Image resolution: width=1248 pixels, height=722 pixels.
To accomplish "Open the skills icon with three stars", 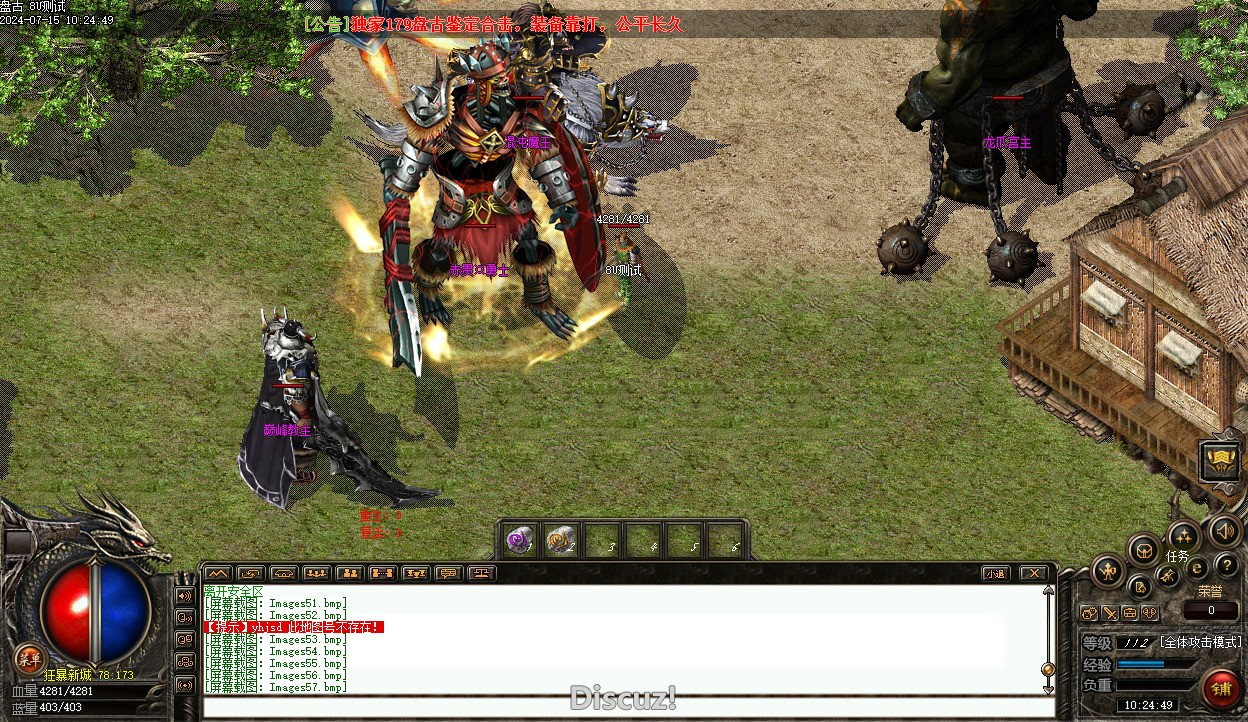I will pyautogui.click(x=1184, y=537).
